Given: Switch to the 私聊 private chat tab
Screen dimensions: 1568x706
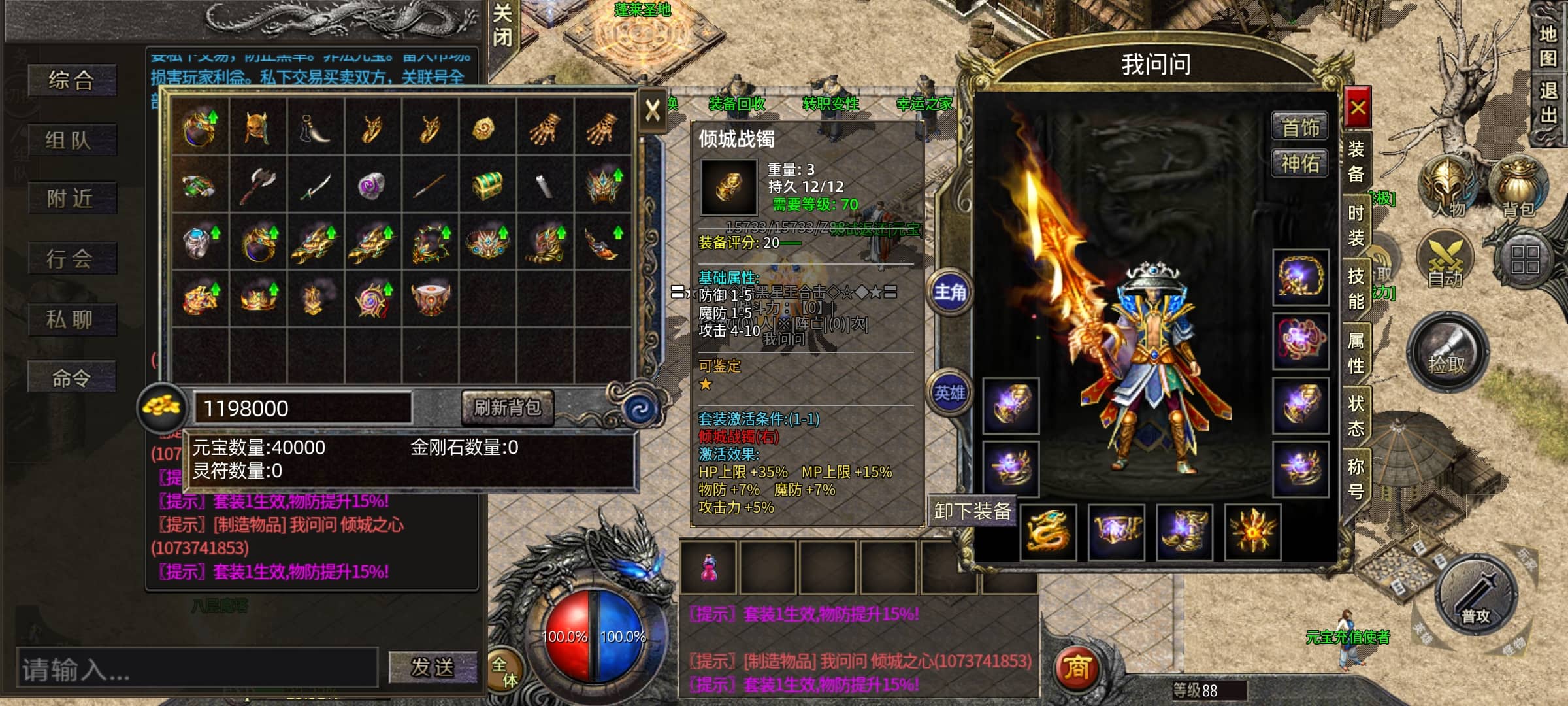Looking at the screenshot, I should point(72,320).
